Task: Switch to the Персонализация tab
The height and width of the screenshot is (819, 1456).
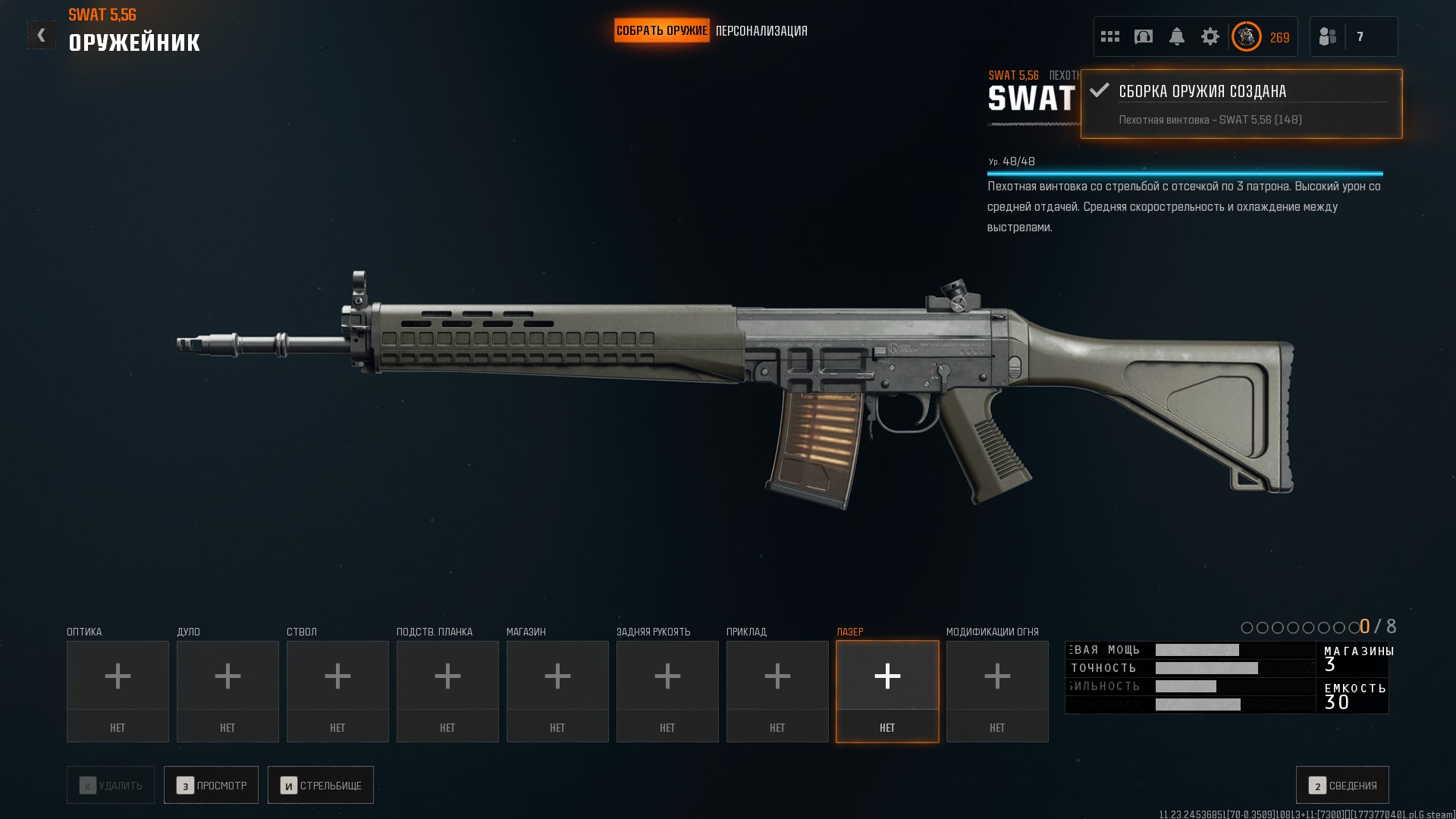Action: 761,31
